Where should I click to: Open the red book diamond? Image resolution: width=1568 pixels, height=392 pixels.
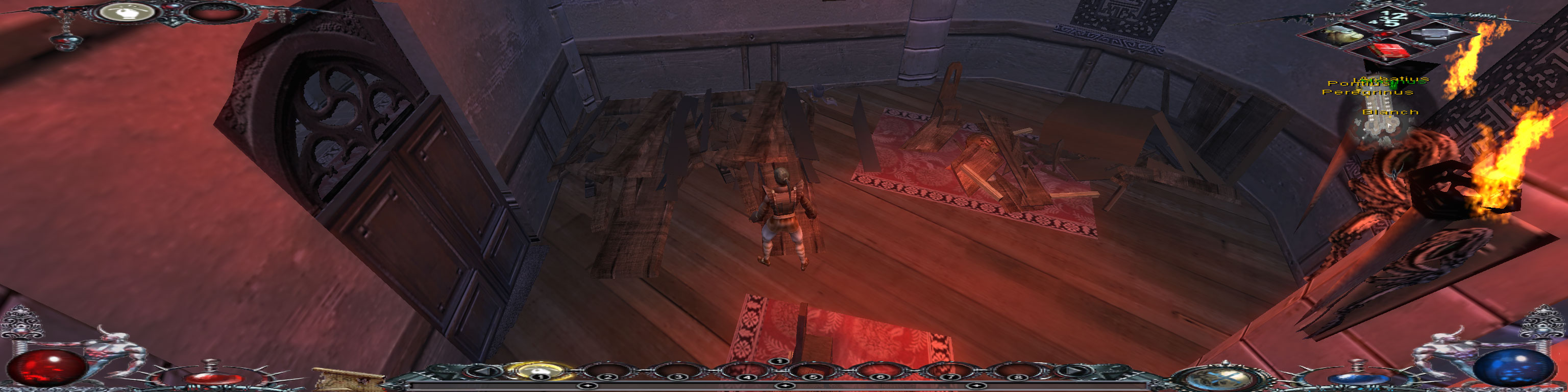tap(1387, 51)
